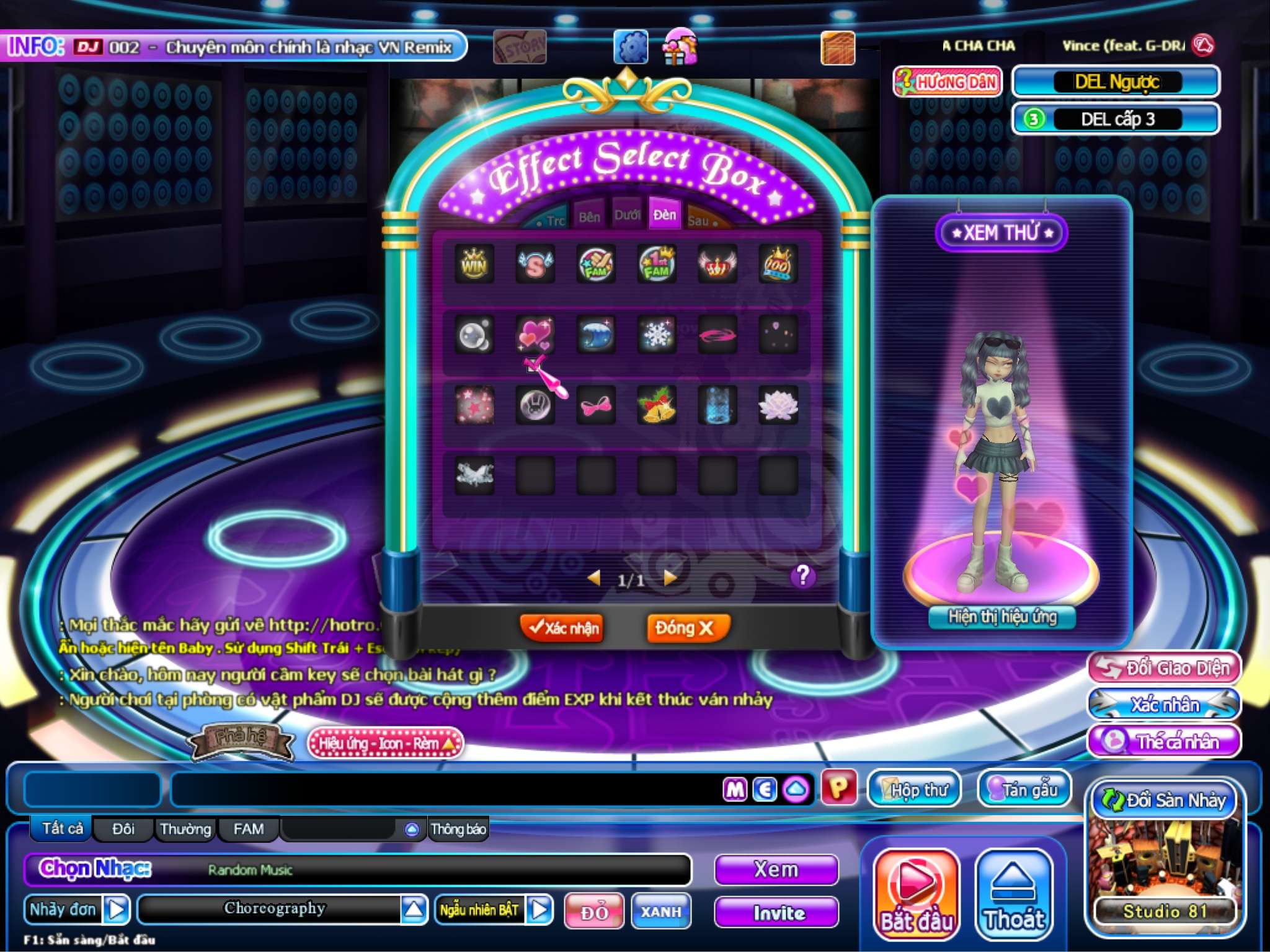Switch to the Đèn effect tab
Viewport: 1270px width, 952px height.
tap(664, 215)
